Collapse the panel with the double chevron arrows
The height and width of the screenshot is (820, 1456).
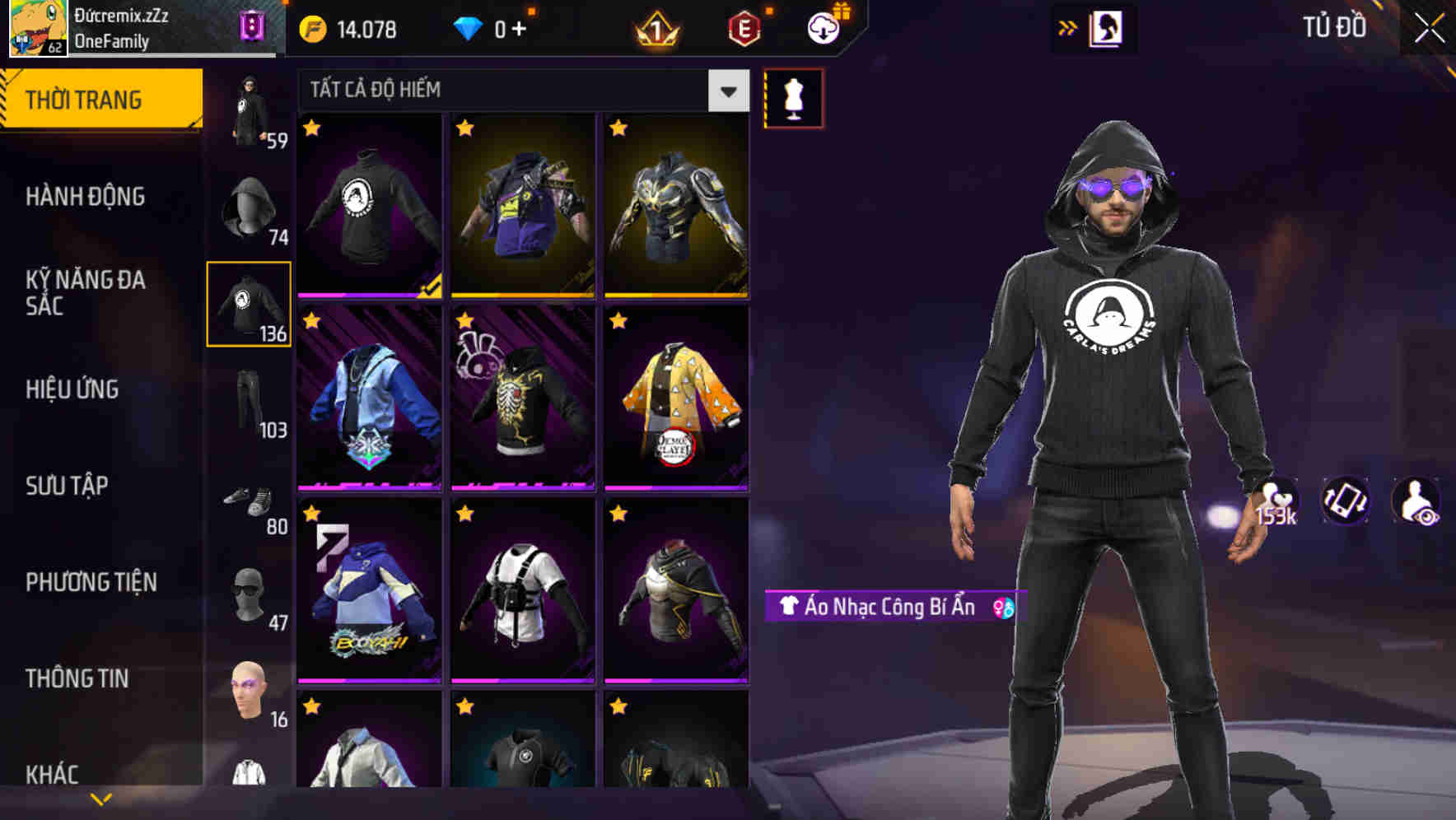coord(1066,27)
